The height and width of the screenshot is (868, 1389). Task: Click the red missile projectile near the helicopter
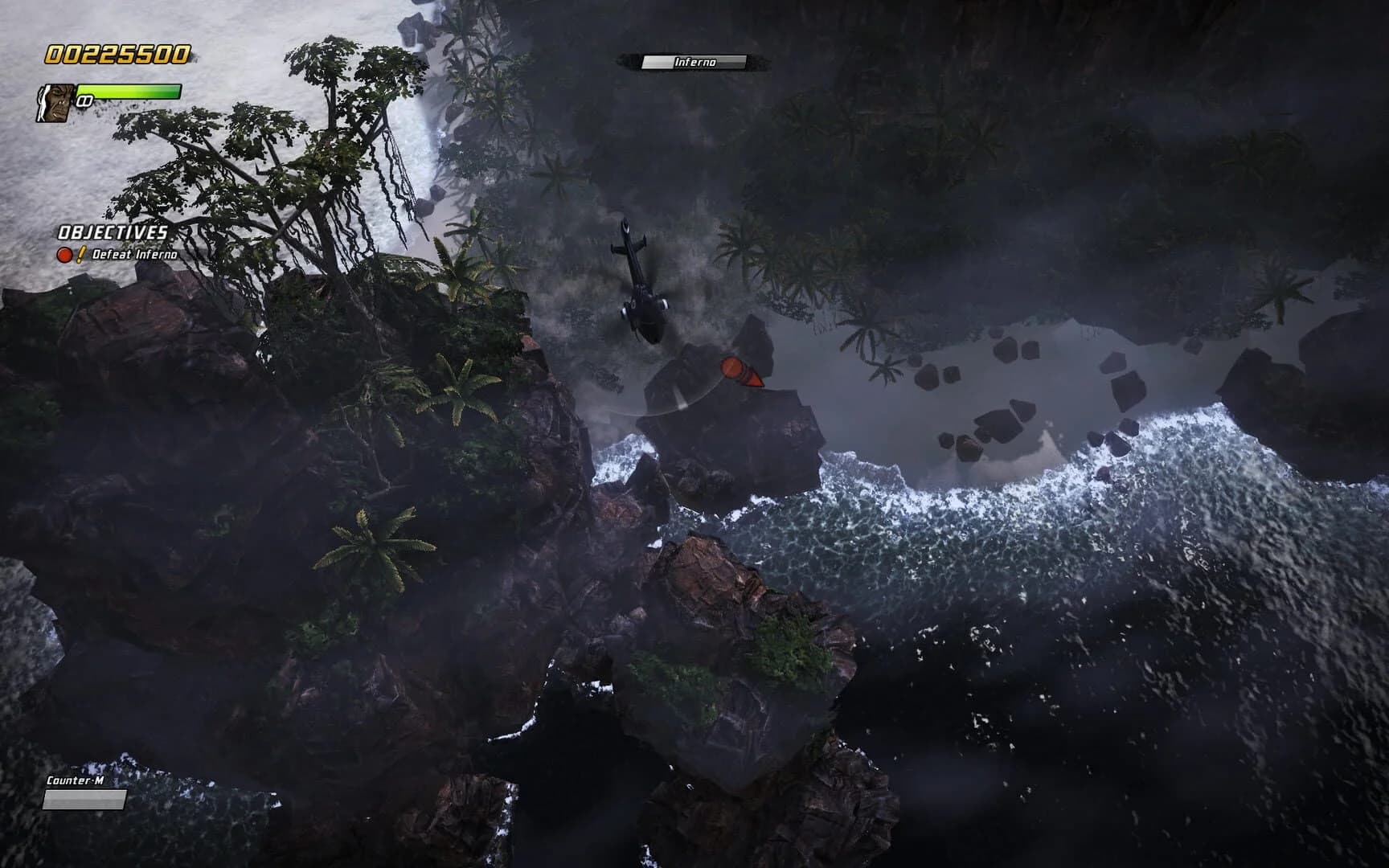(740, 374)
